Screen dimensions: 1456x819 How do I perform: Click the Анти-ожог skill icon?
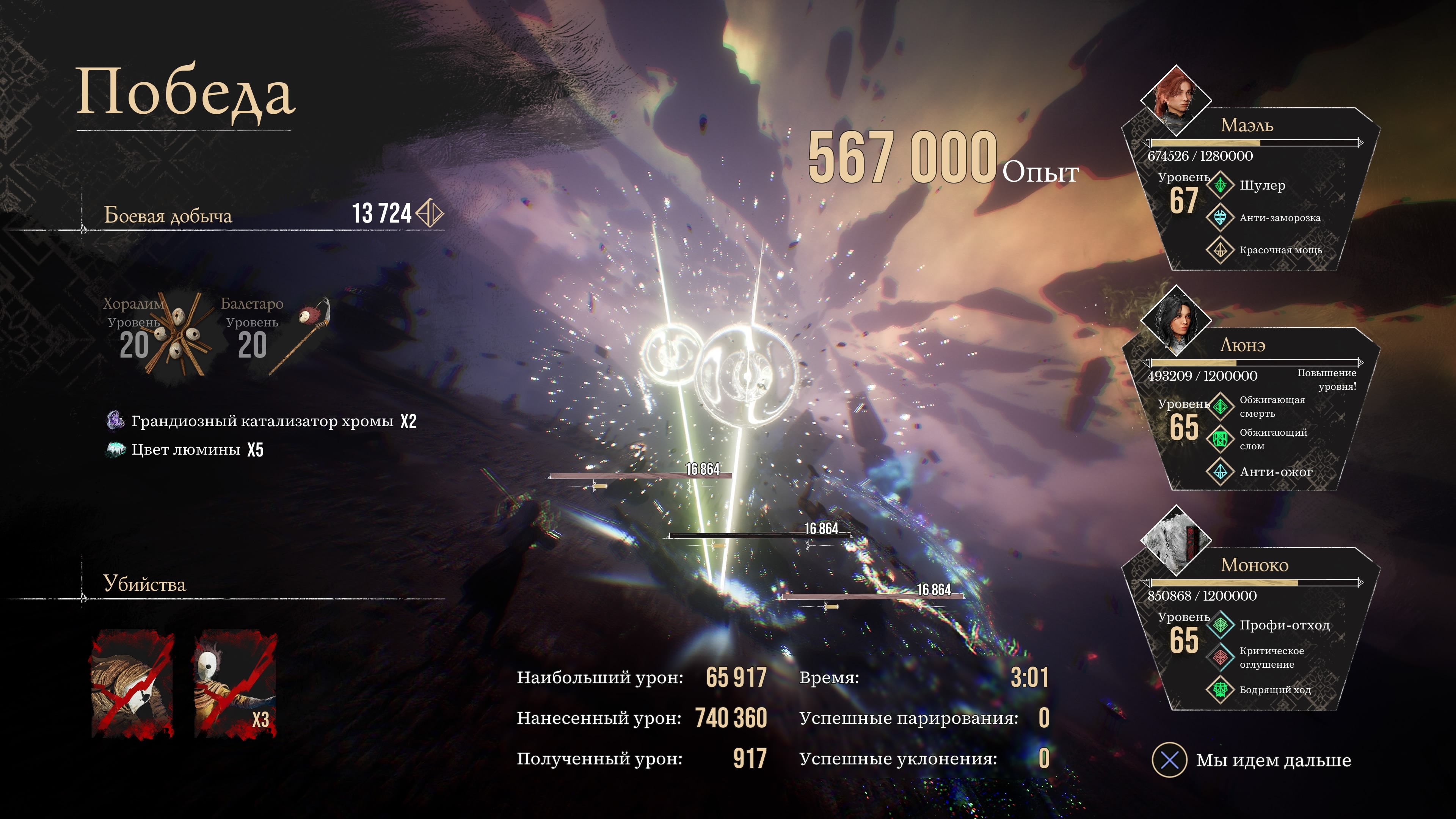click(1220, 471)
